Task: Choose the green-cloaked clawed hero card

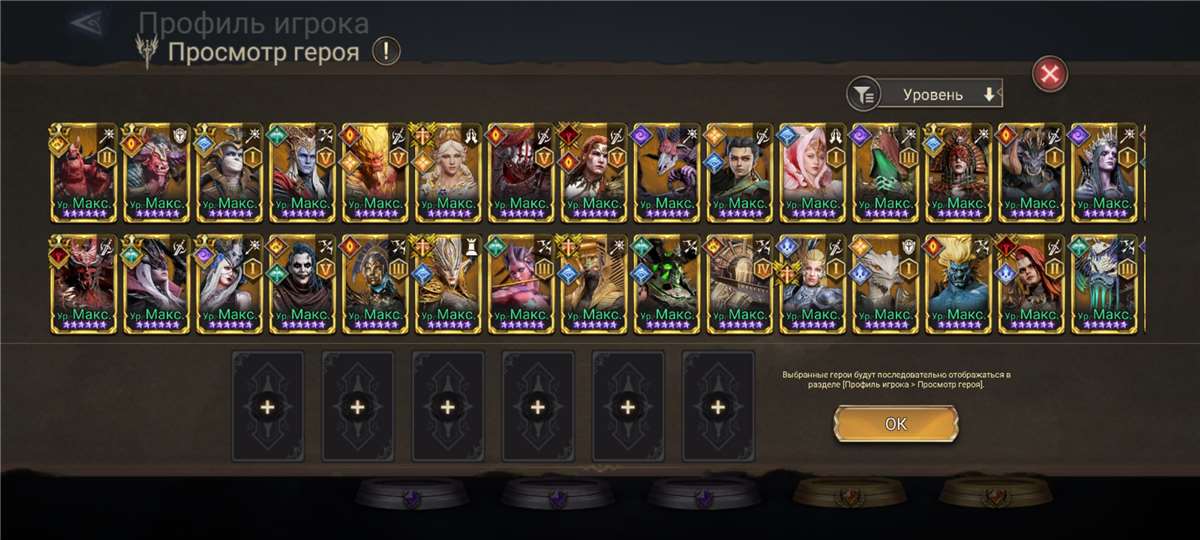Action: pos(886,172)
